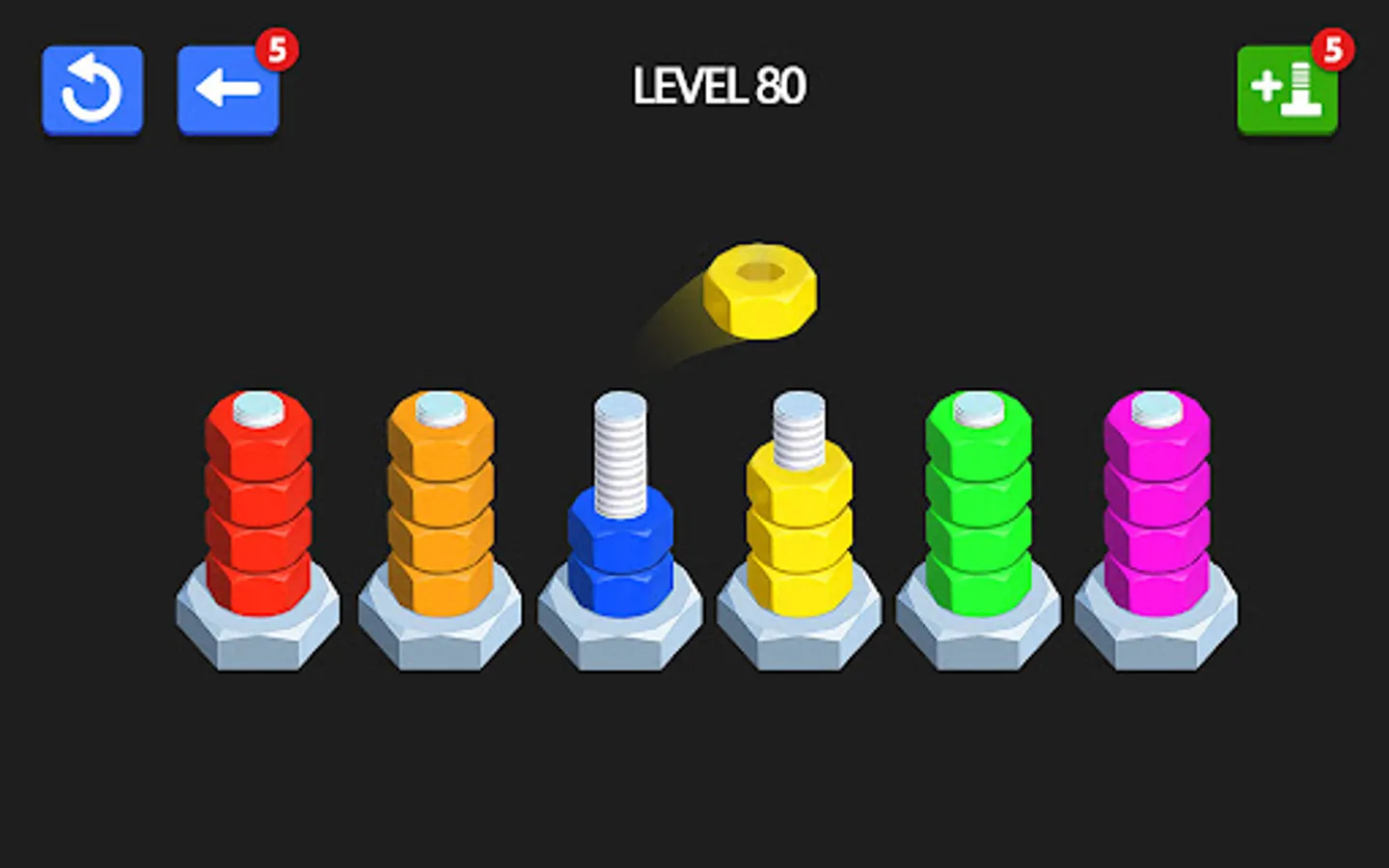Open the add extra bolt icon
This screenshot has height=868, width=1389.
1287,90
